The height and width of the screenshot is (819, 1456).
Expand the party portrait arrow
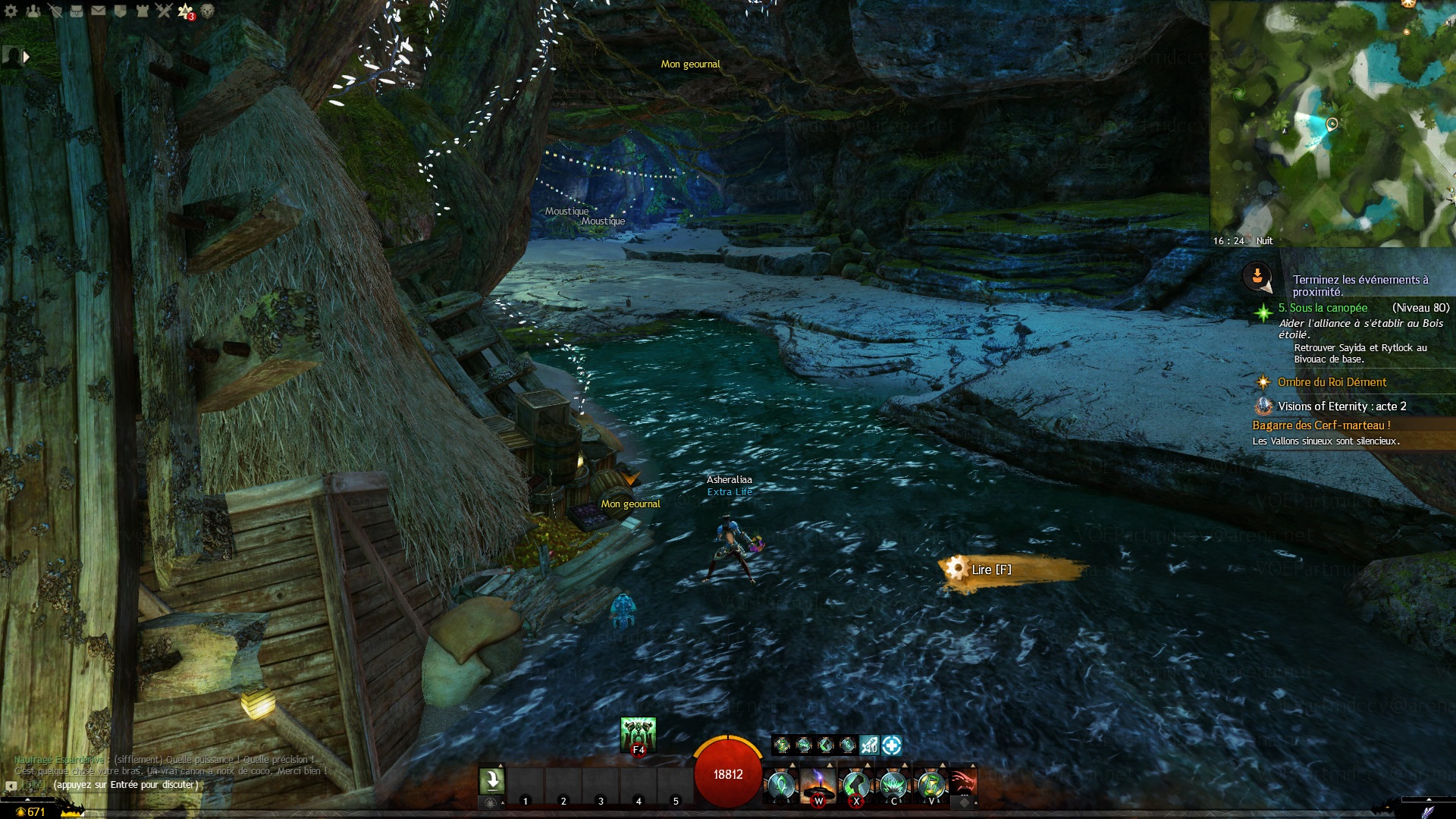point(27,57)
